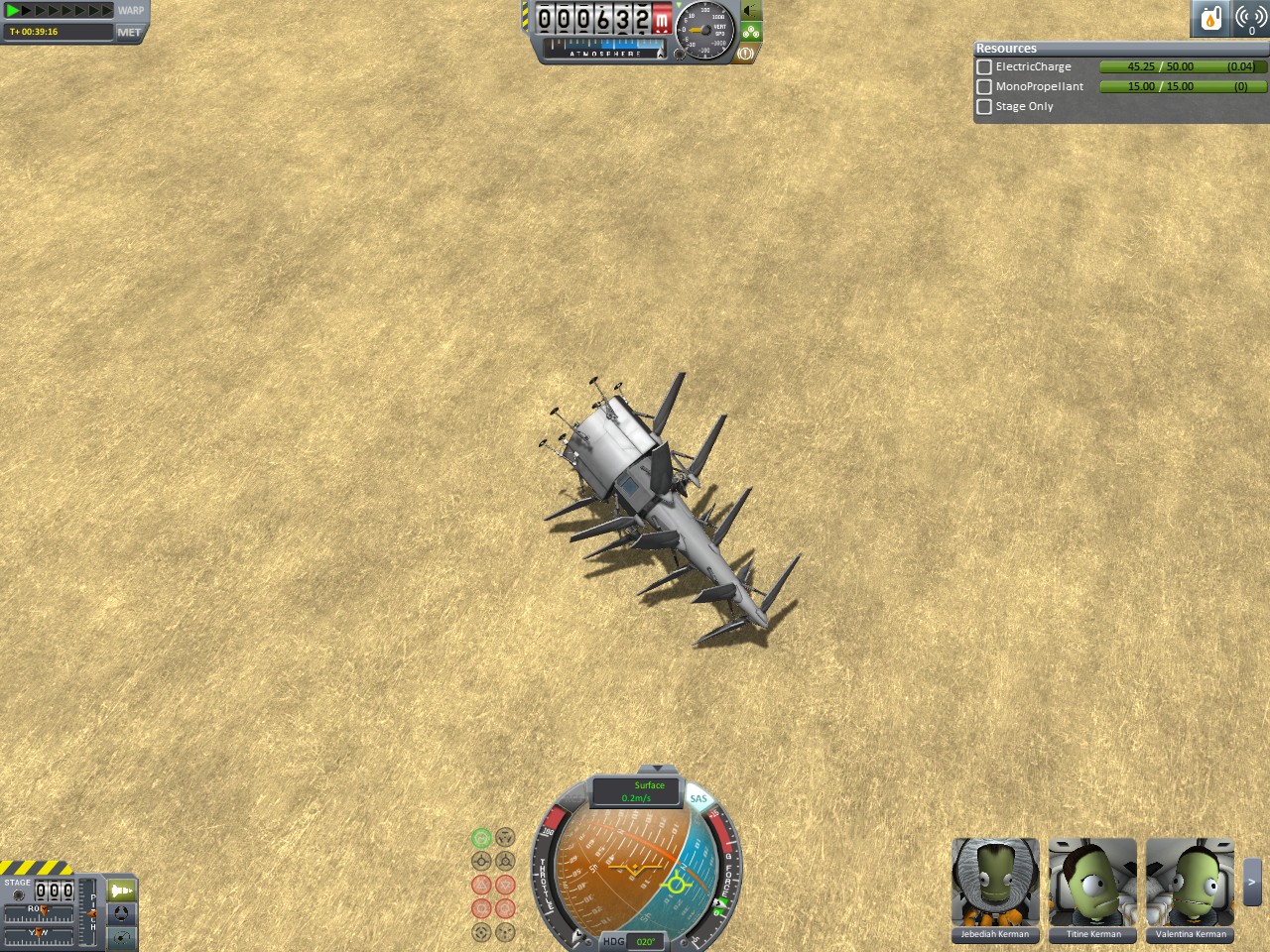Open the comms signal icon

click(x=1250, y=19)
